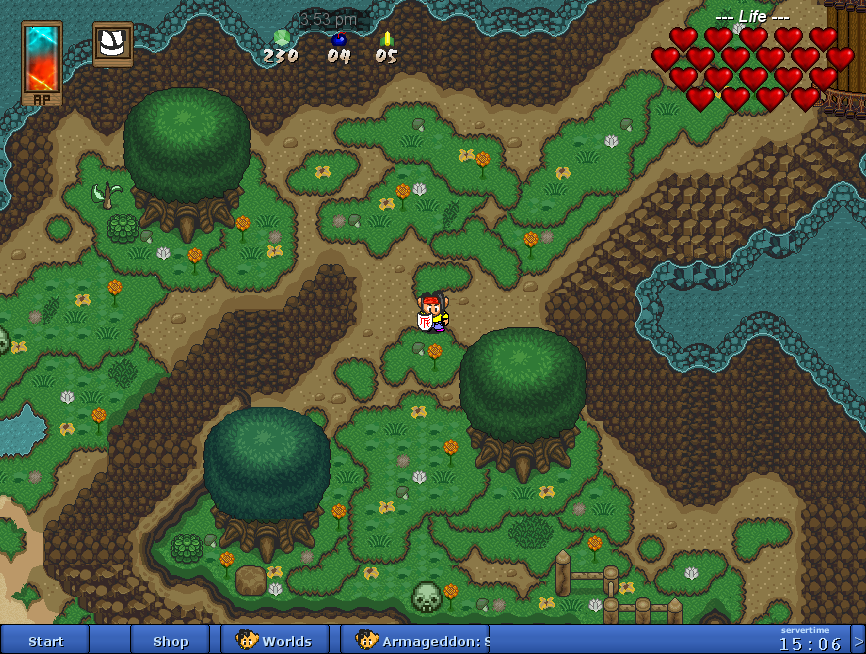The width and height of the screenshot is (866, 654).
Task: Click the taskbar expand arrow
Action: click(857, 639)
